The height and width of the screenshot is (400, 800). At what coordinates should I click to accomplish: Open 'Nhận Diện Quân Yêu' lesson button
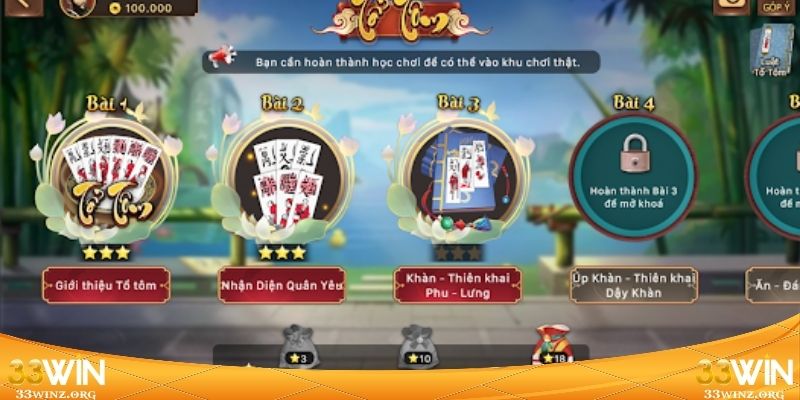281,285
